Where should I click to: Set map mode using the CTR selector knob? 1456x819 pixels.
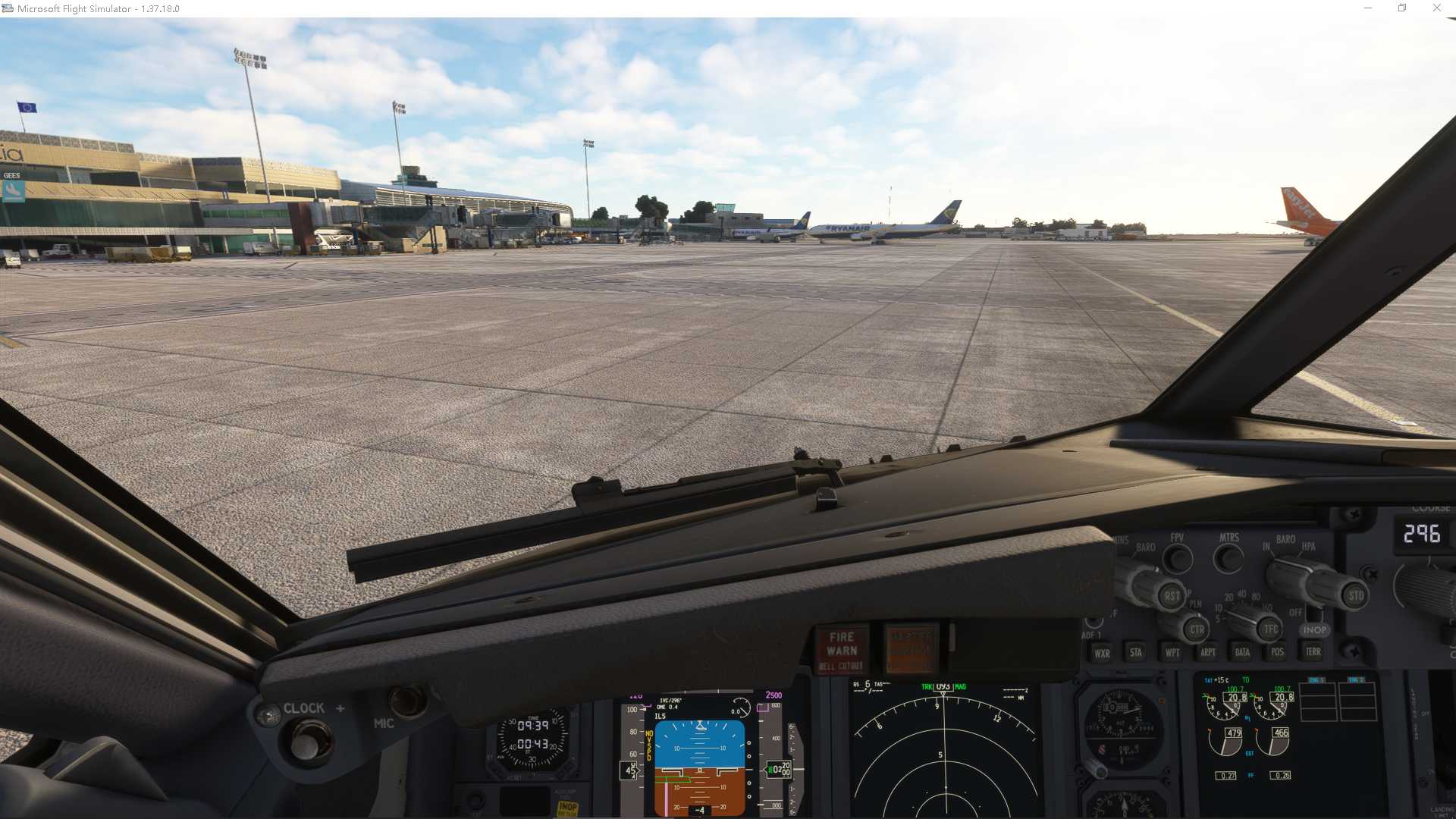(x=1196, y=629)
